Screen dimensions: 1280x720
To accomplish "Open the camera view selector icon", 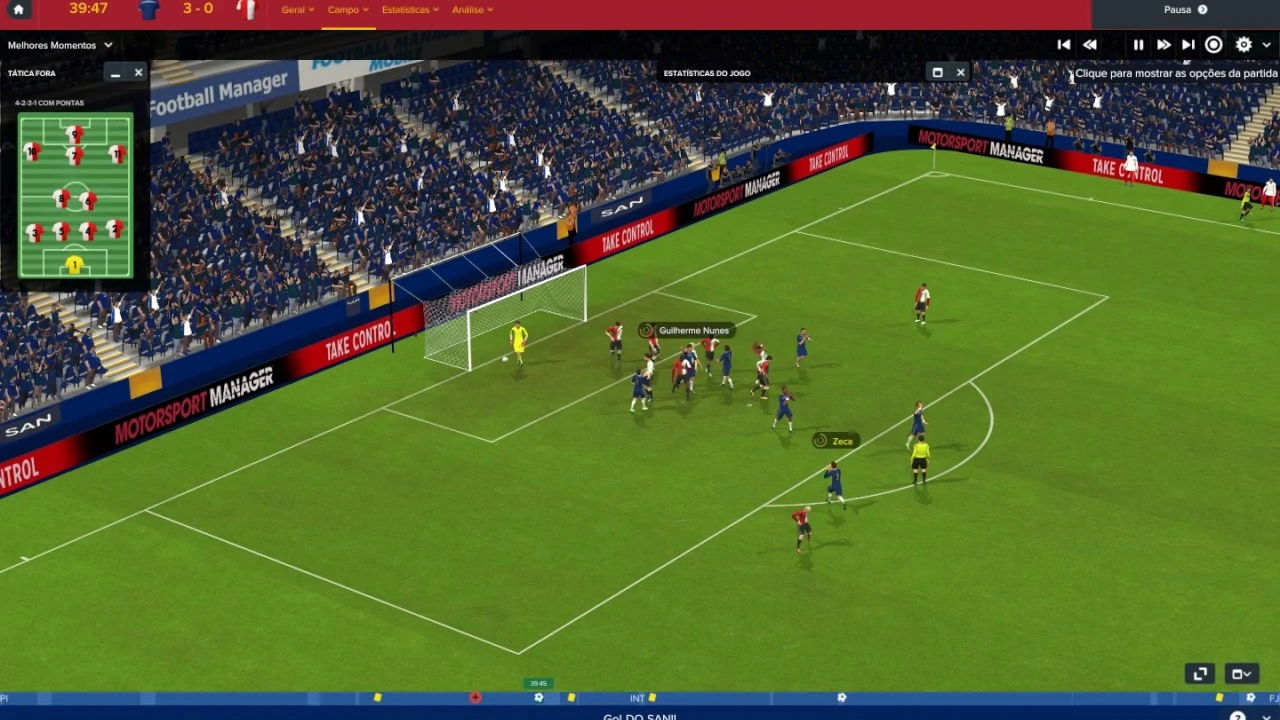I will click(x=1240, y=673).
